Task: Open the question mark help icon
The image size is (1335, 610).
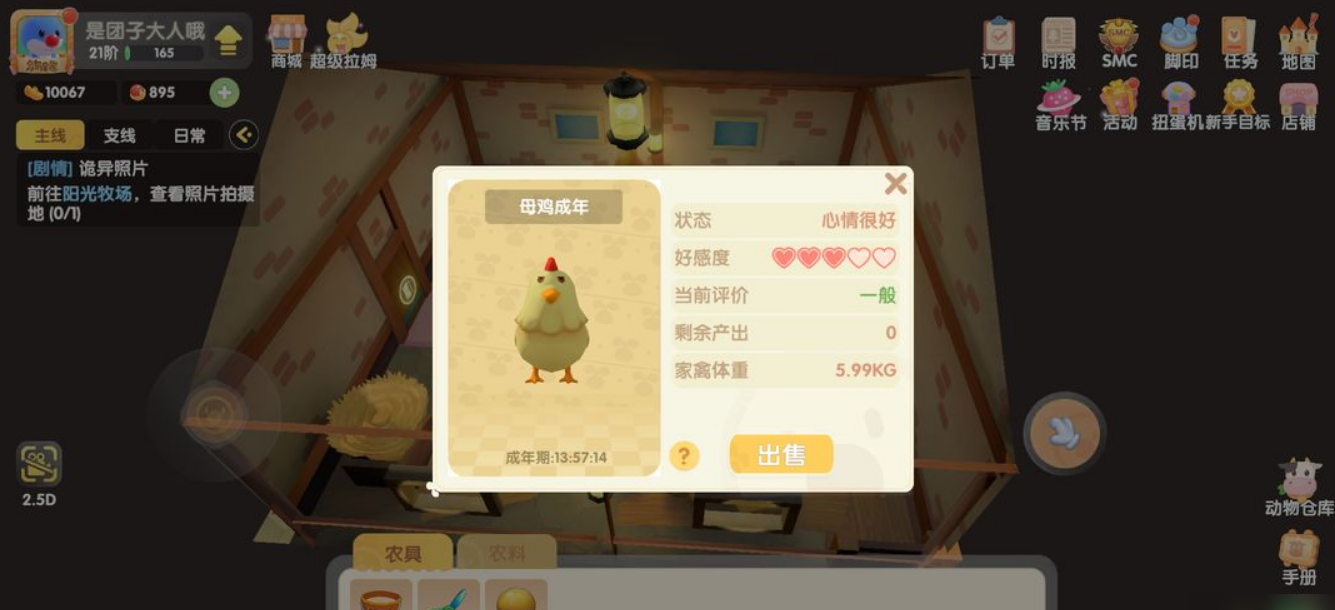Action: click(x=683, y=456)
